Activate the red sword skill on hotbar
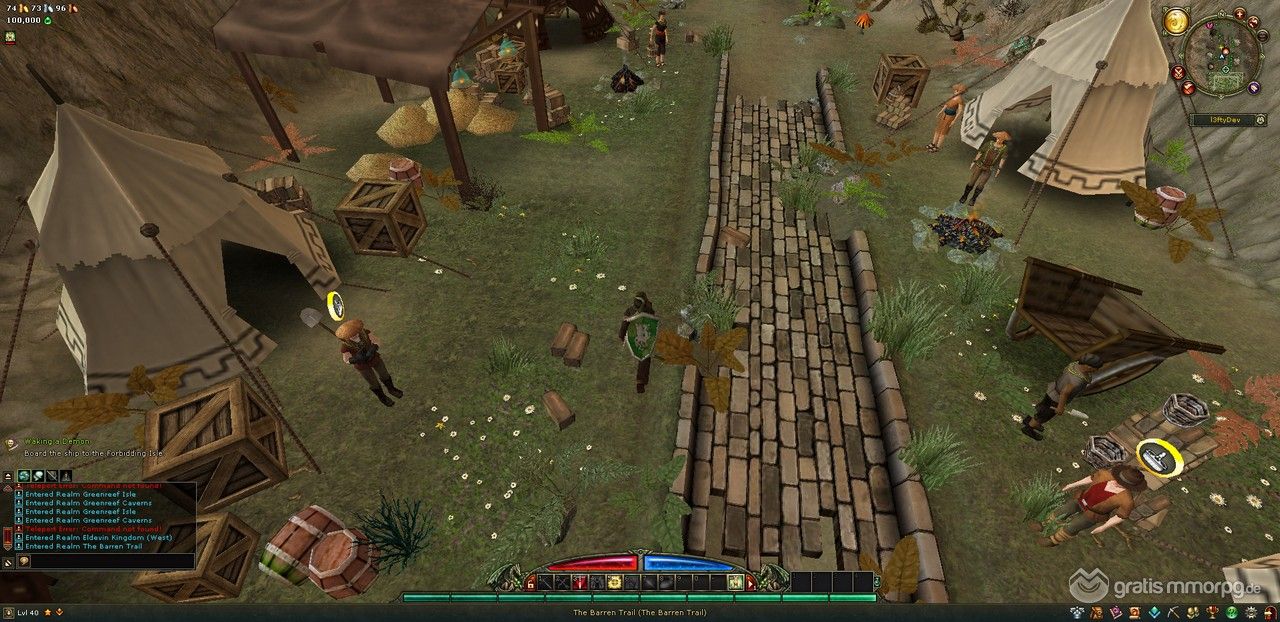 coord(579,582)
